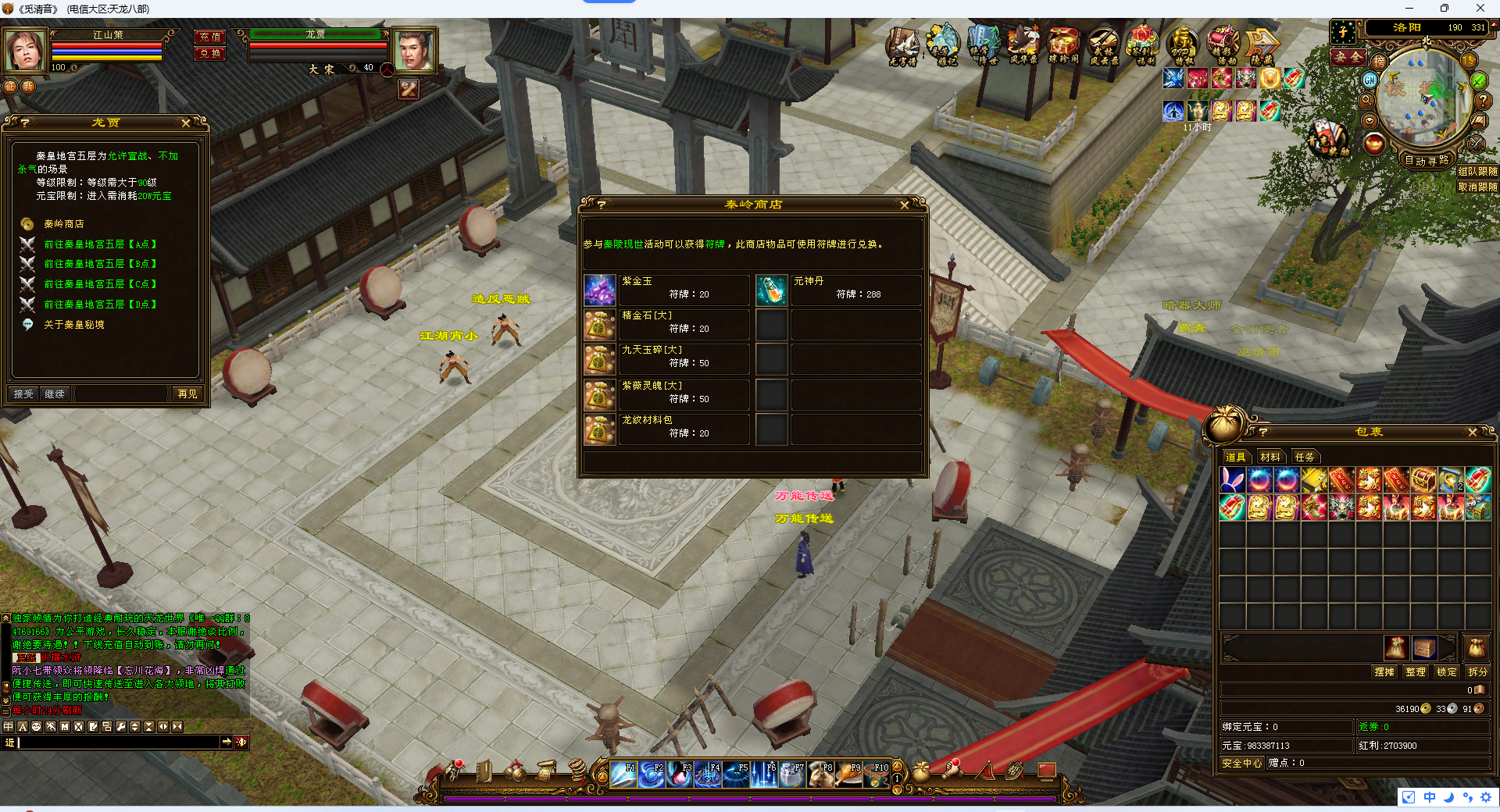Open 摆摊 stall from the bag
This screenshot has height=812, width=1500.
tap(1384, 671)
